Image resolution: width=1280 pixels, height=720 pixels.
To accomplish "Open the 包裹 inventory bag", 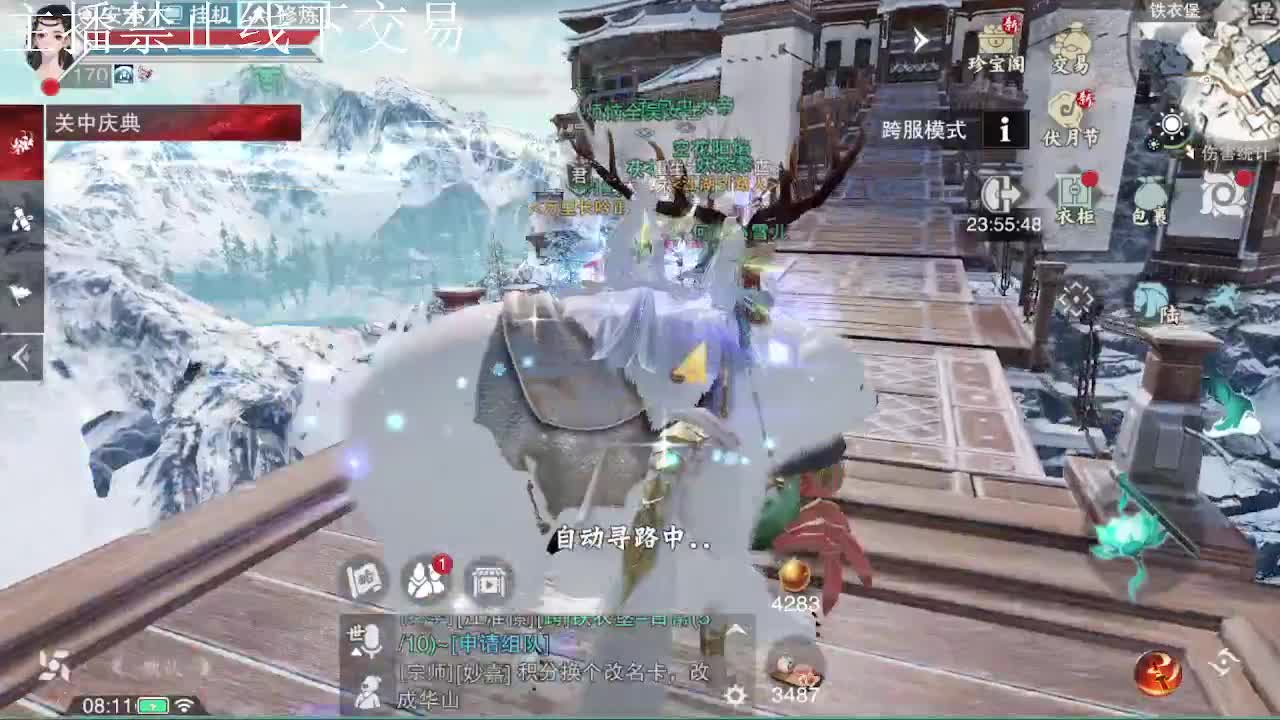I will [x=1148, y=198].
